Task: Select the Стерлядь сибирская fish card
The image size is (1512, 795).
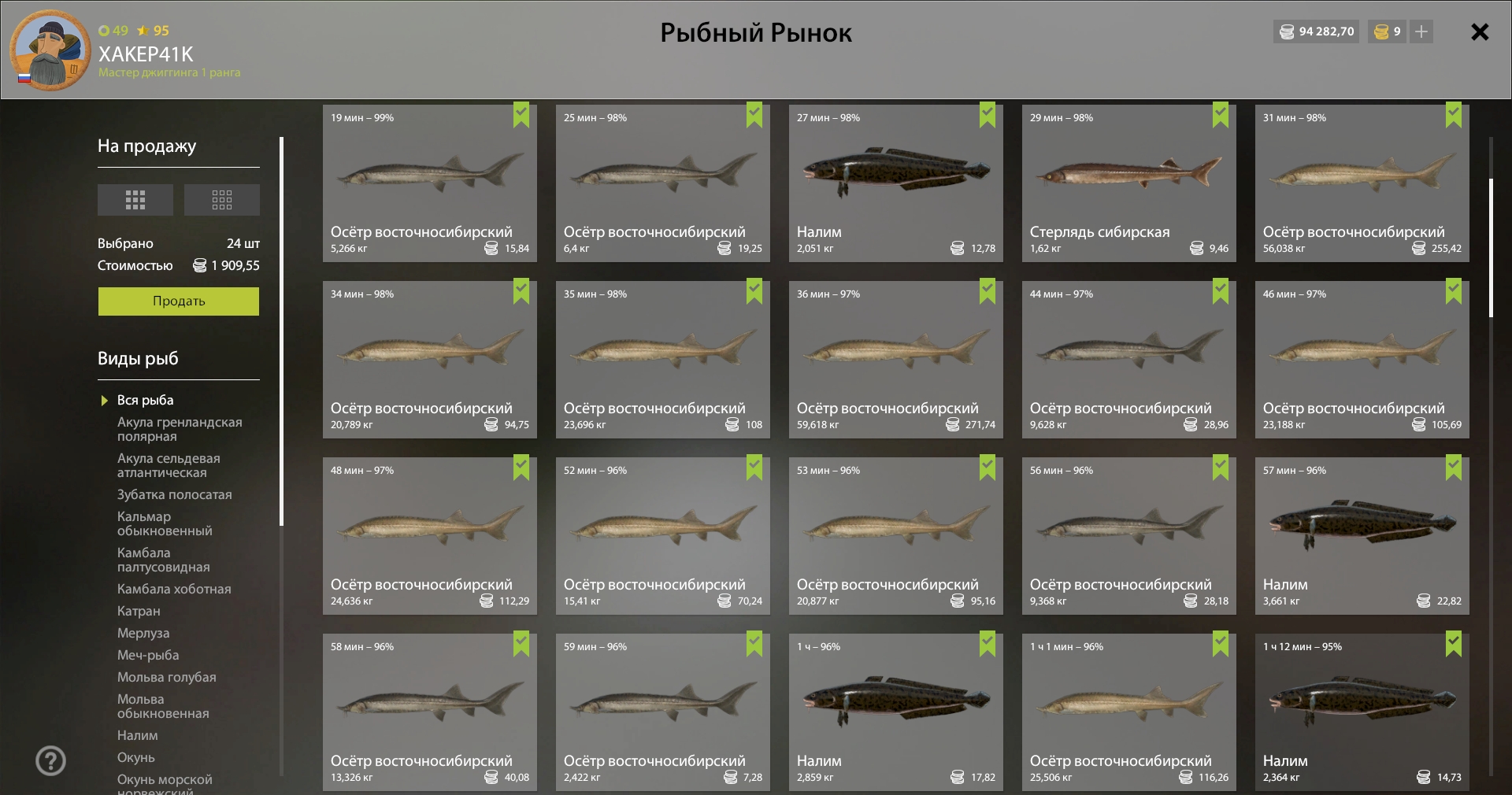Action: [1128, 183]
